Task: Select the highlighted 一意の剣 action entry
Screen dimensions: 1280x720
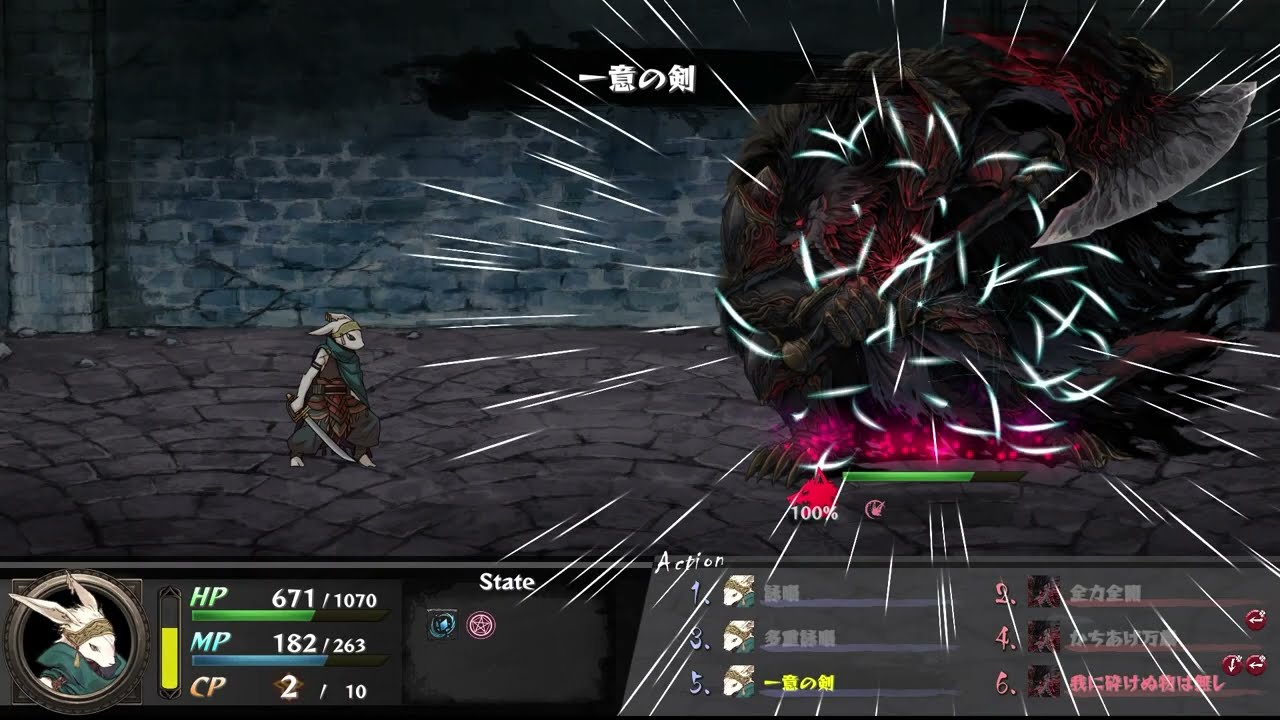Action: pos(798,683)
